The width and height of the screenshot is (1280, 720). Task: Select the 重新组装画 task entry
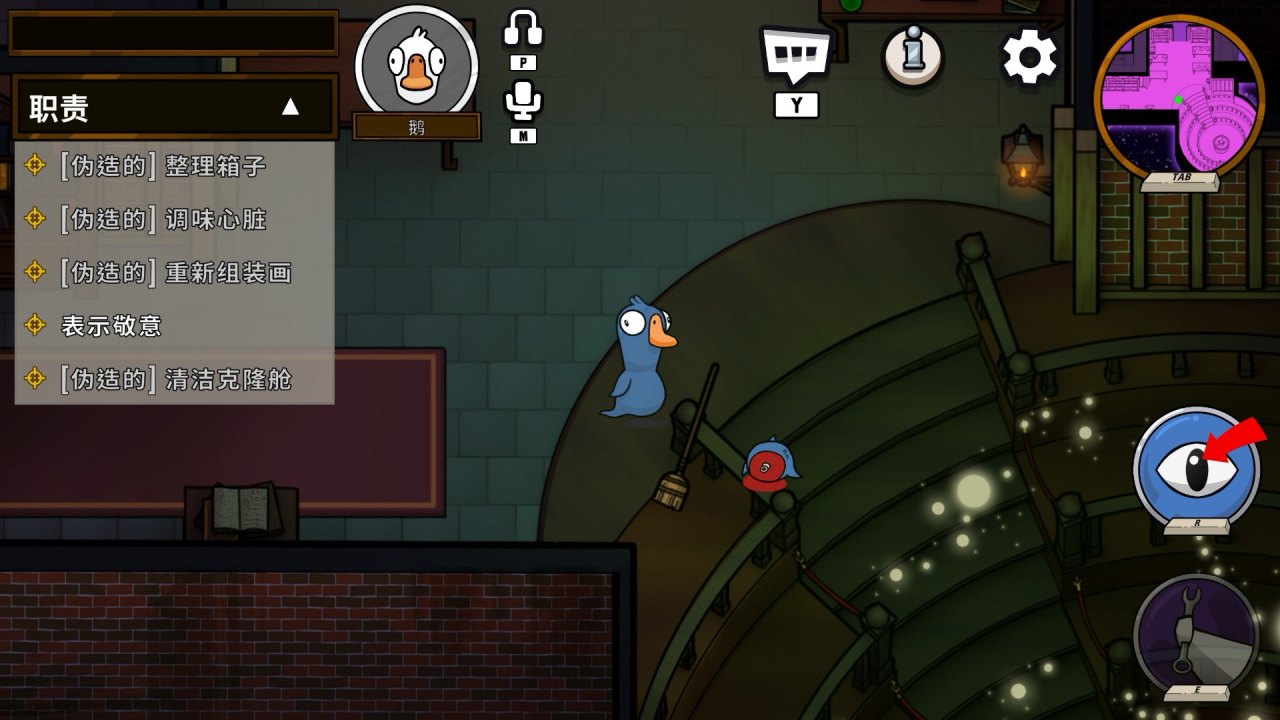175,272
